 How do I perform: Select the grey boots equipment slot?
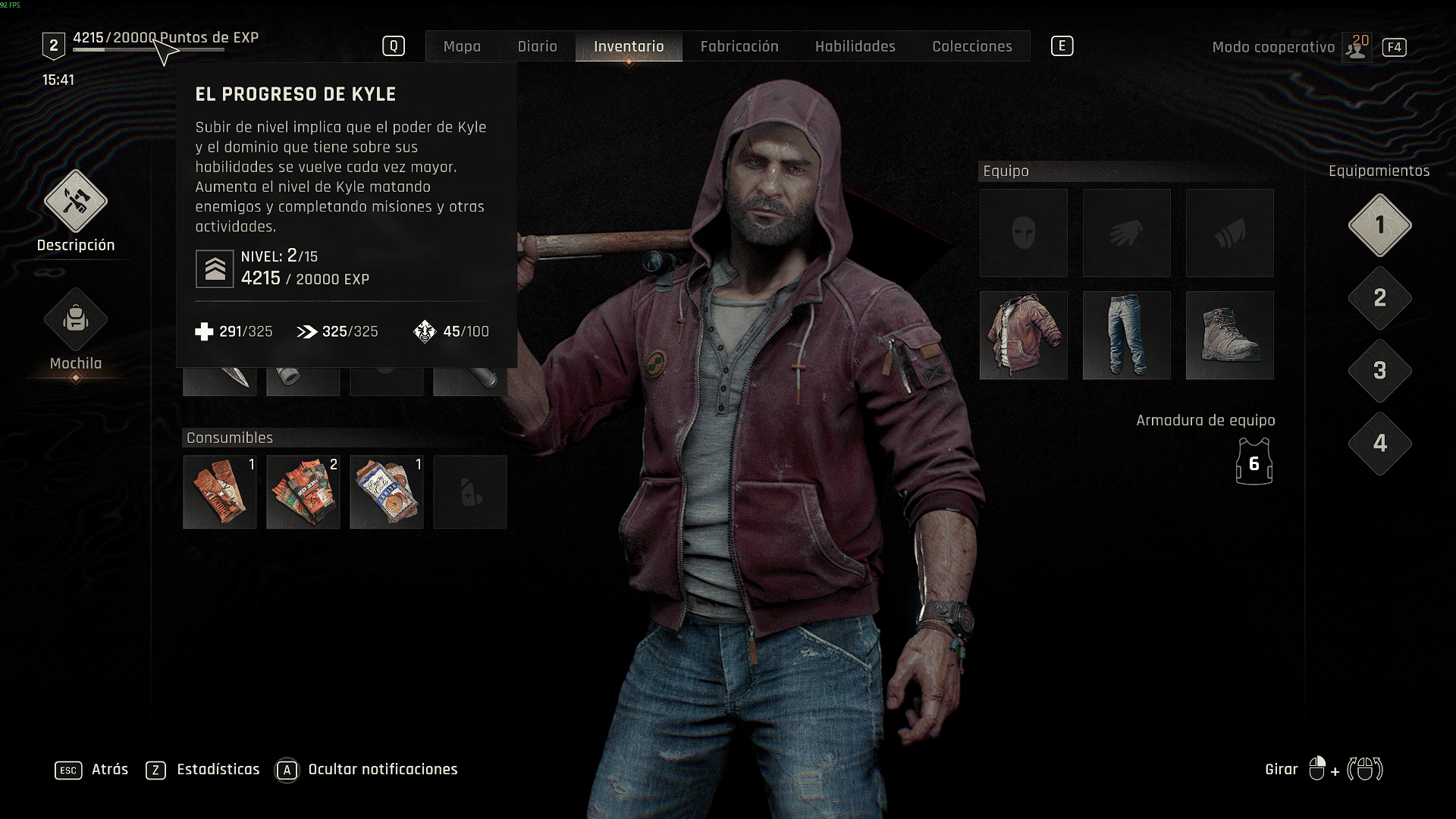pos(1229,335)
